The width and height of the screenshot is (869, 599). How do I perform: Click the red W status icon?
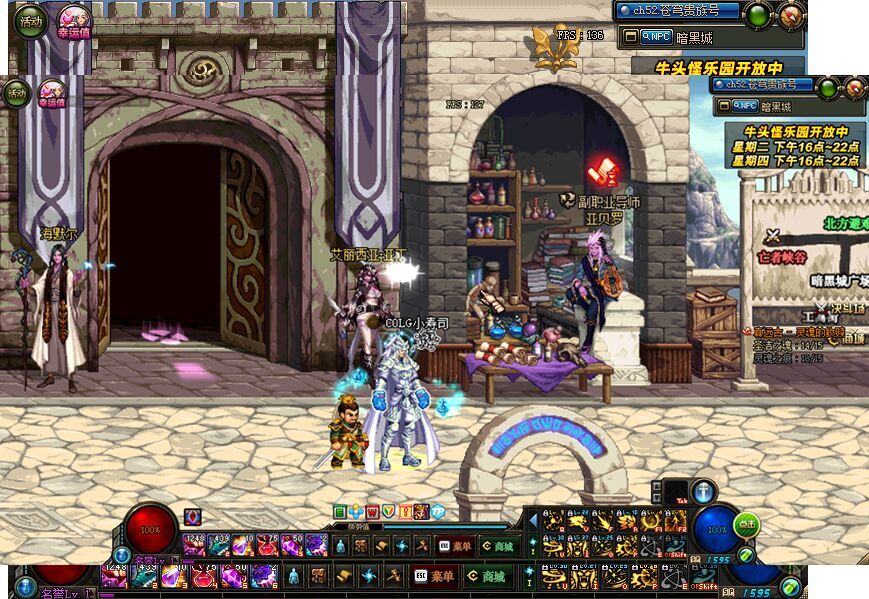click(372, 512)
